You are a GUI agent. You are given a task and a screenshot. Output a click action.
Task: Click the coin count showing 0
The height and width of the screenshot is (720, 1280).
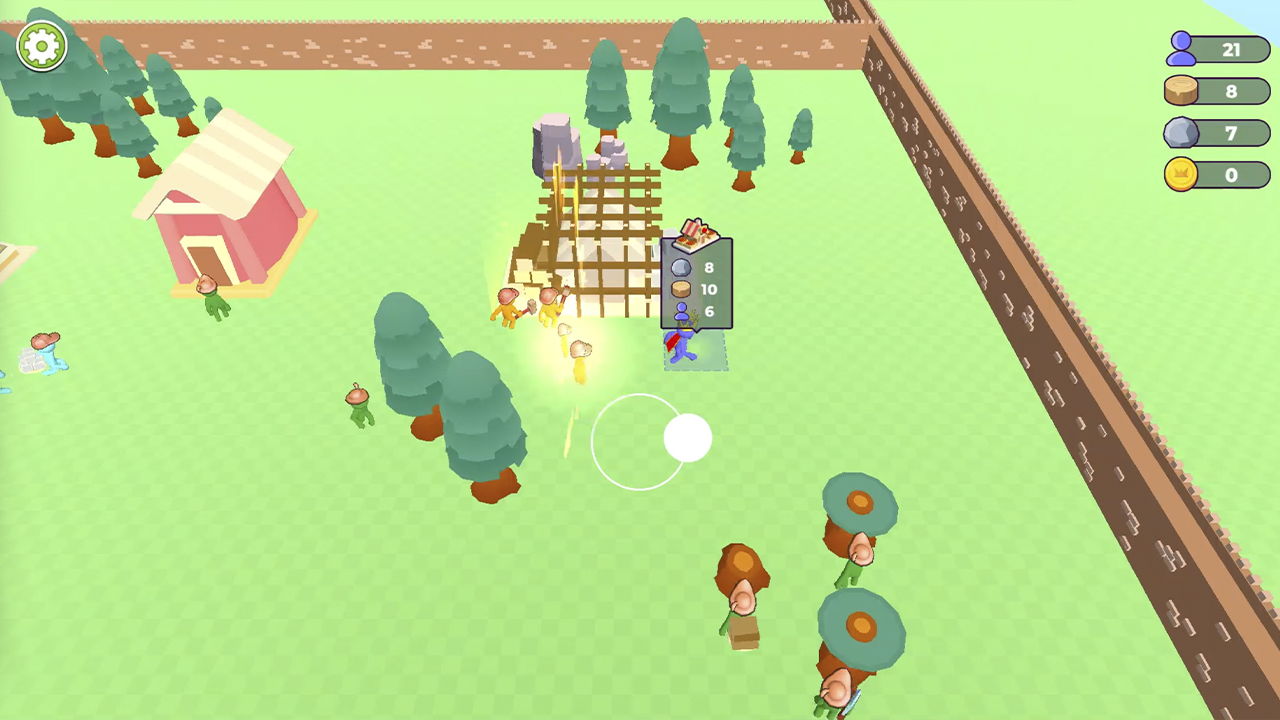[1231, 175]
